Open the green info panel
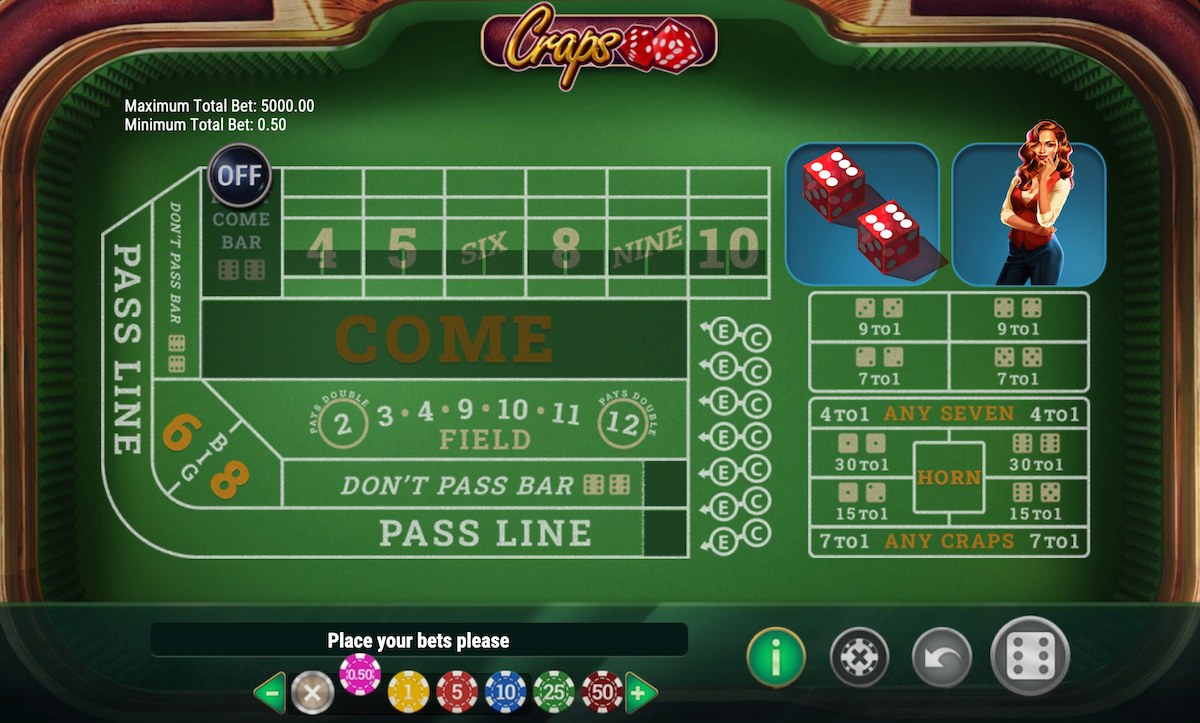 click(x=775, y=657)
